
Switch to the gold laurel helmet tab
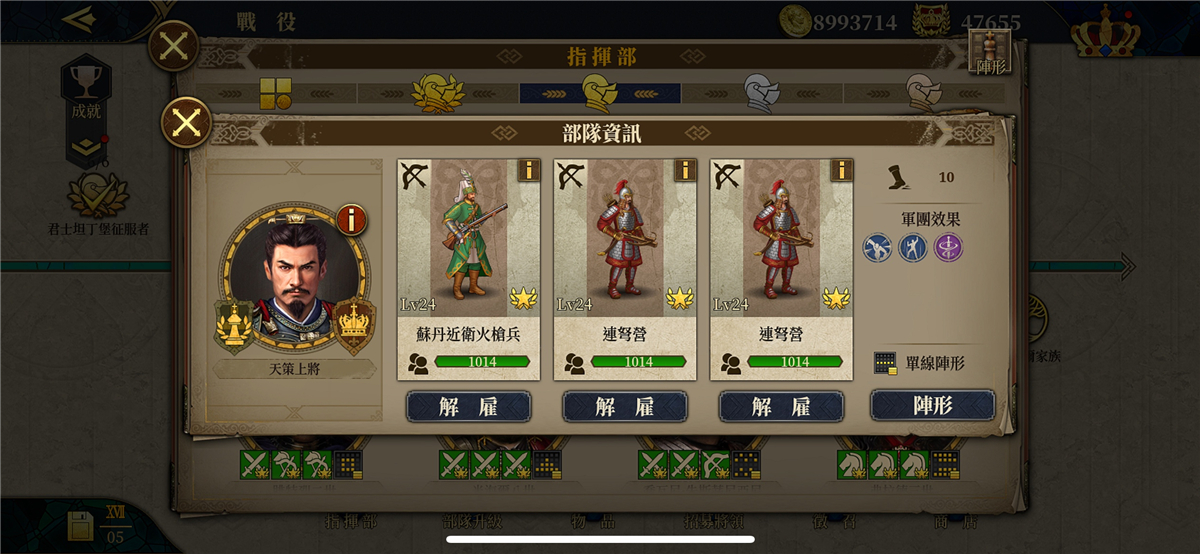[x=438, y=93]
